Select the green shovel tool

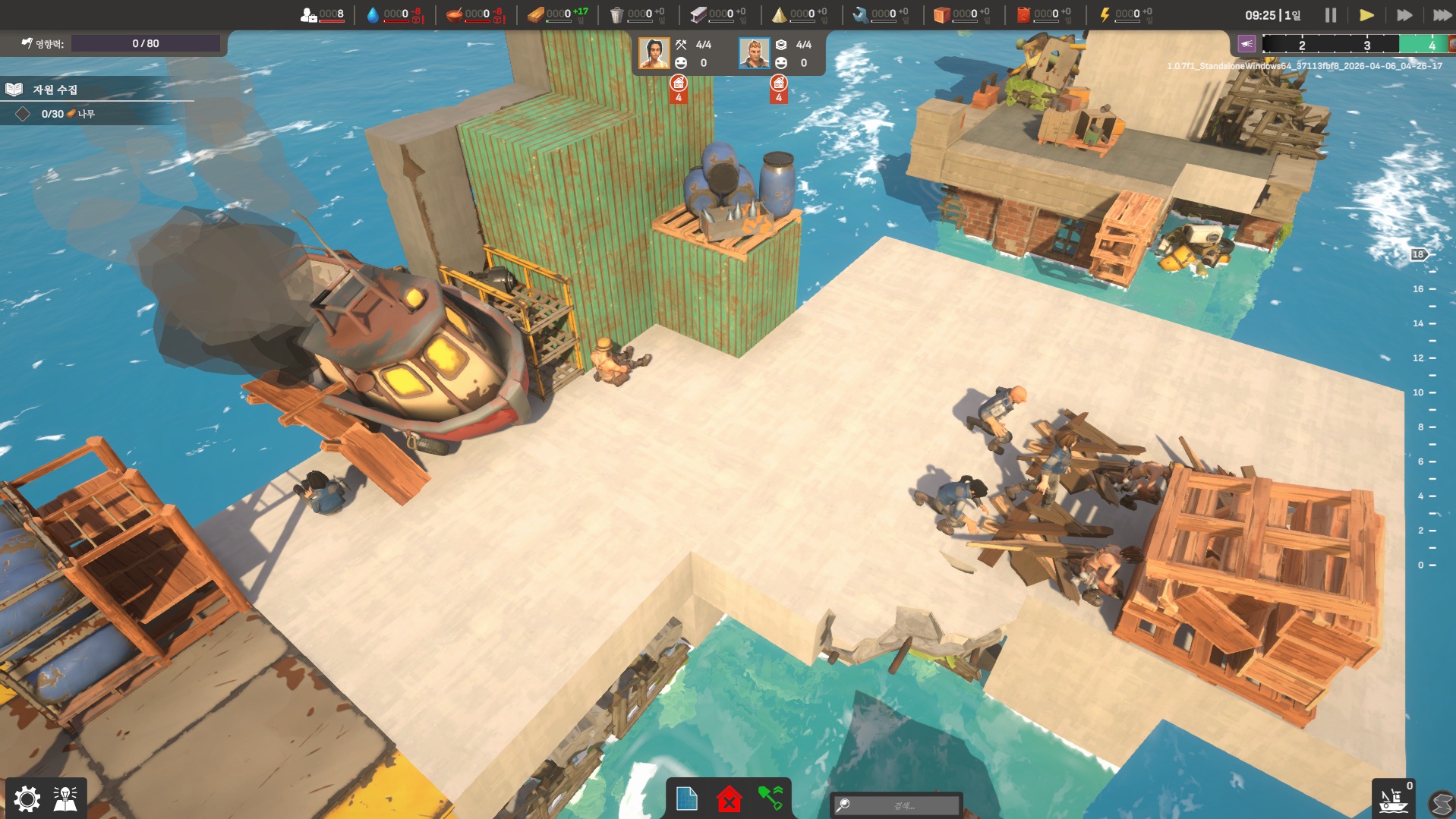pyautogui.click(x=770, y=799)
